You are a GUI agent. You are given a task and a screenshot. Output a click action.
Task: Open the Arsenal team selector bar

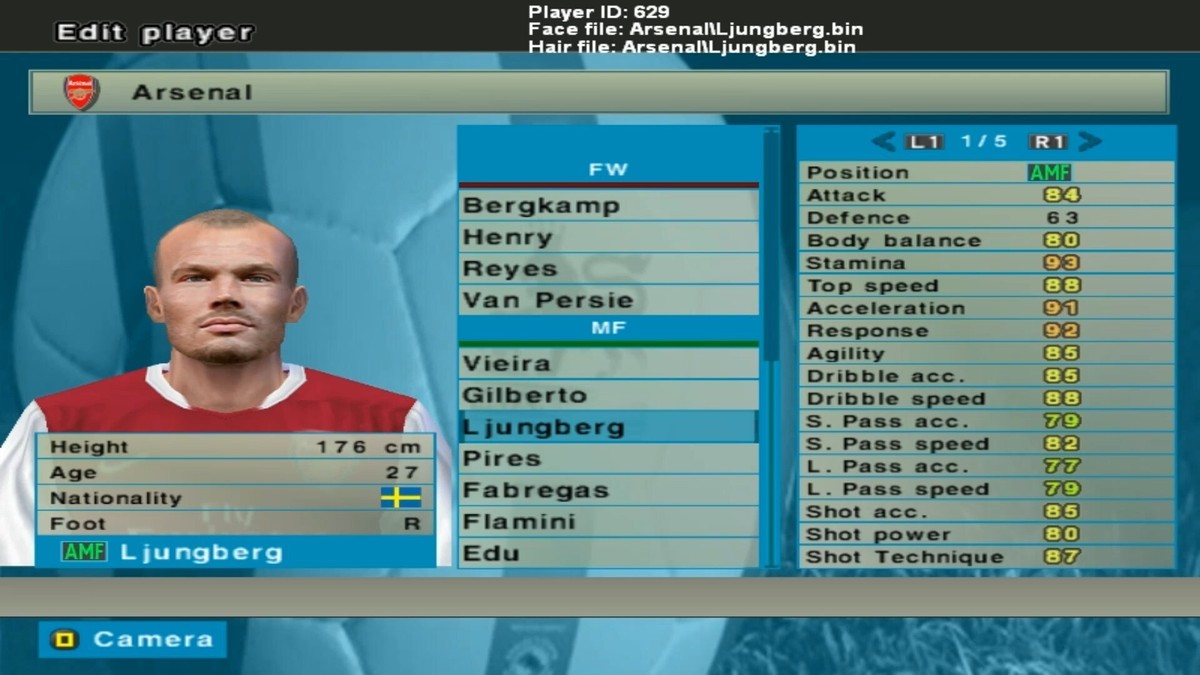(x=598, y=92)
